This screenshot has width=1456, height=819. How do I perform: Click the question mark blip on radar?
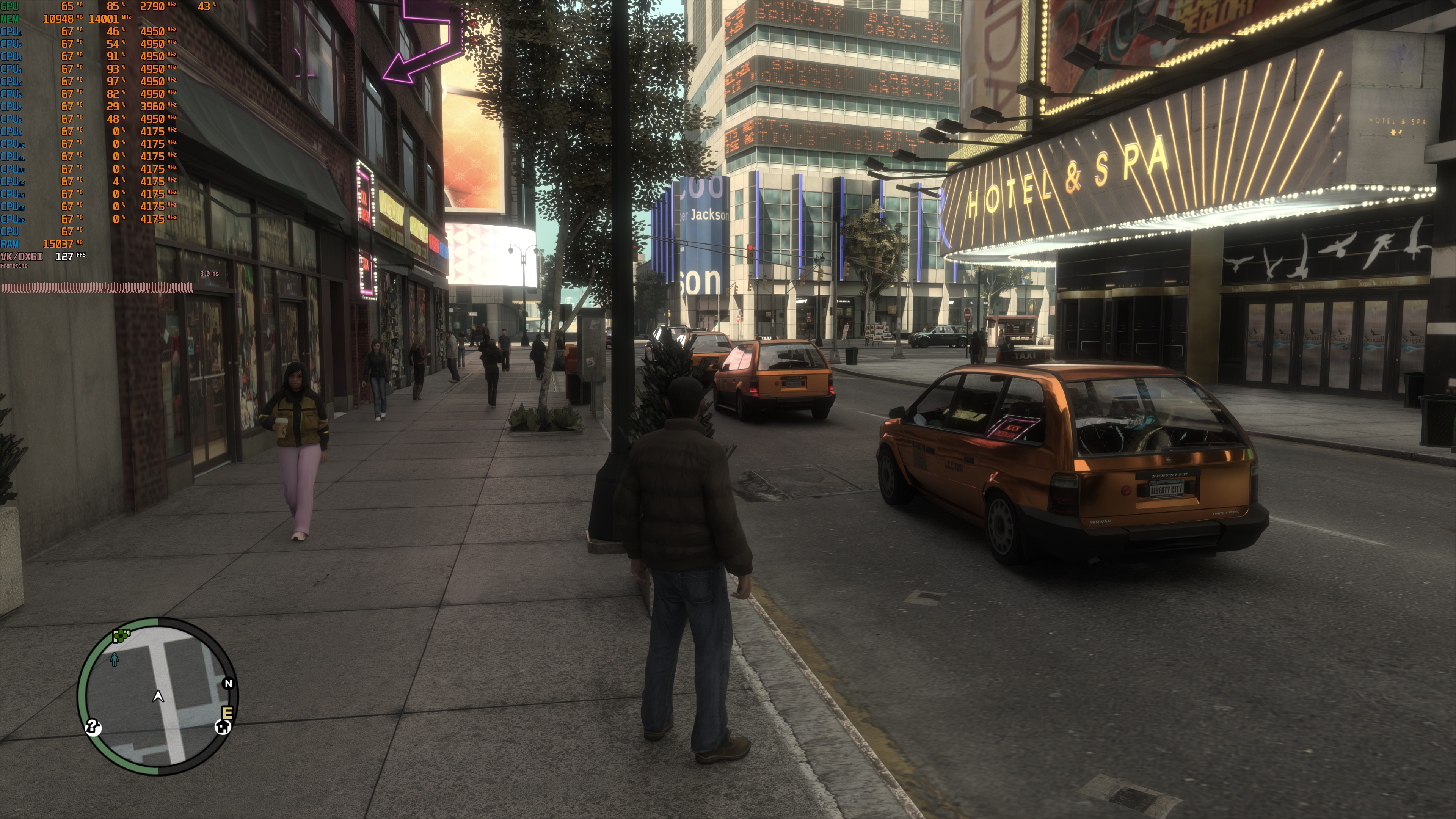click(x=93, y=727)
